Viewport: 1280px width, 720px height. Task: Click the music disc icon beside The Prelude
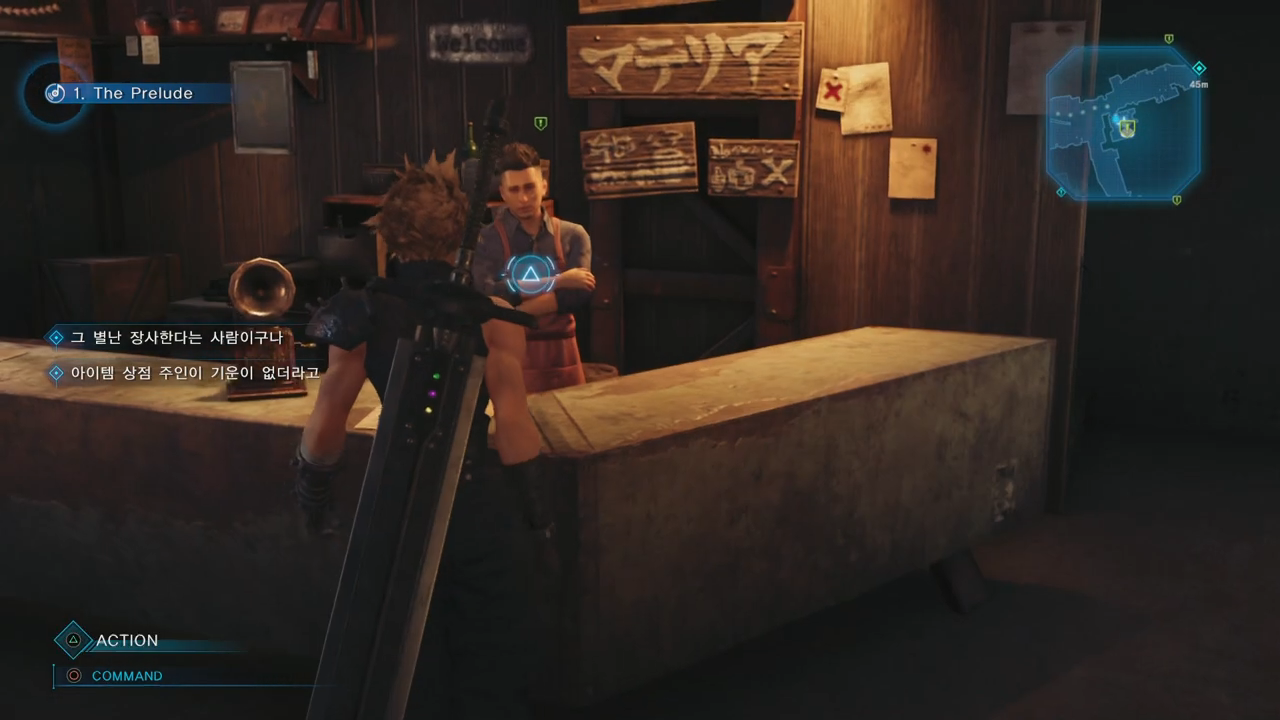55,93
